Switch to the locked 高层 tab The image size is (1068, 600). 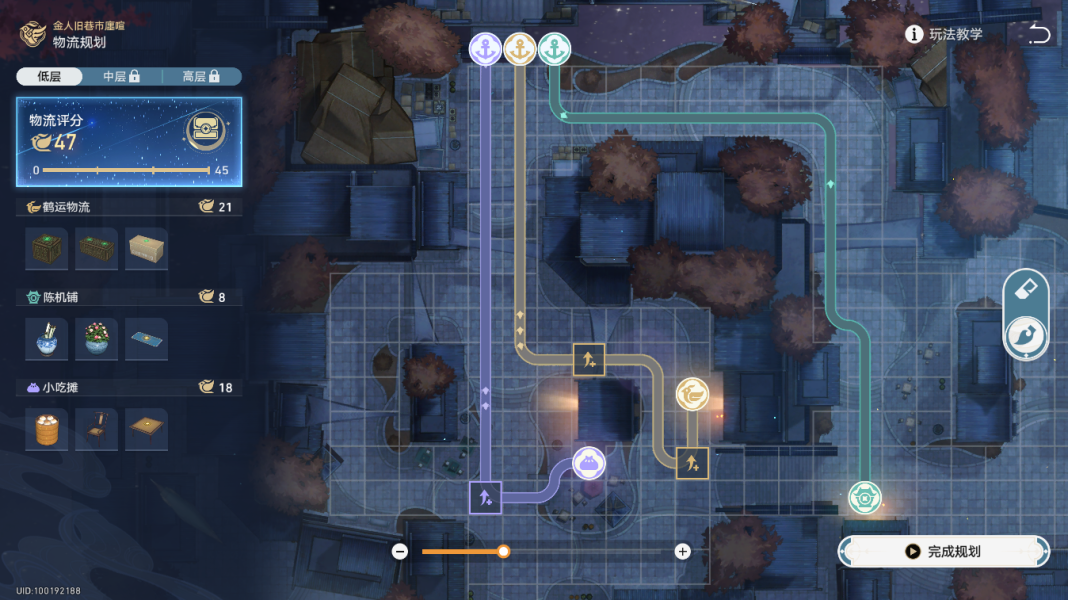pyautogui.click(x=200, y=76)
